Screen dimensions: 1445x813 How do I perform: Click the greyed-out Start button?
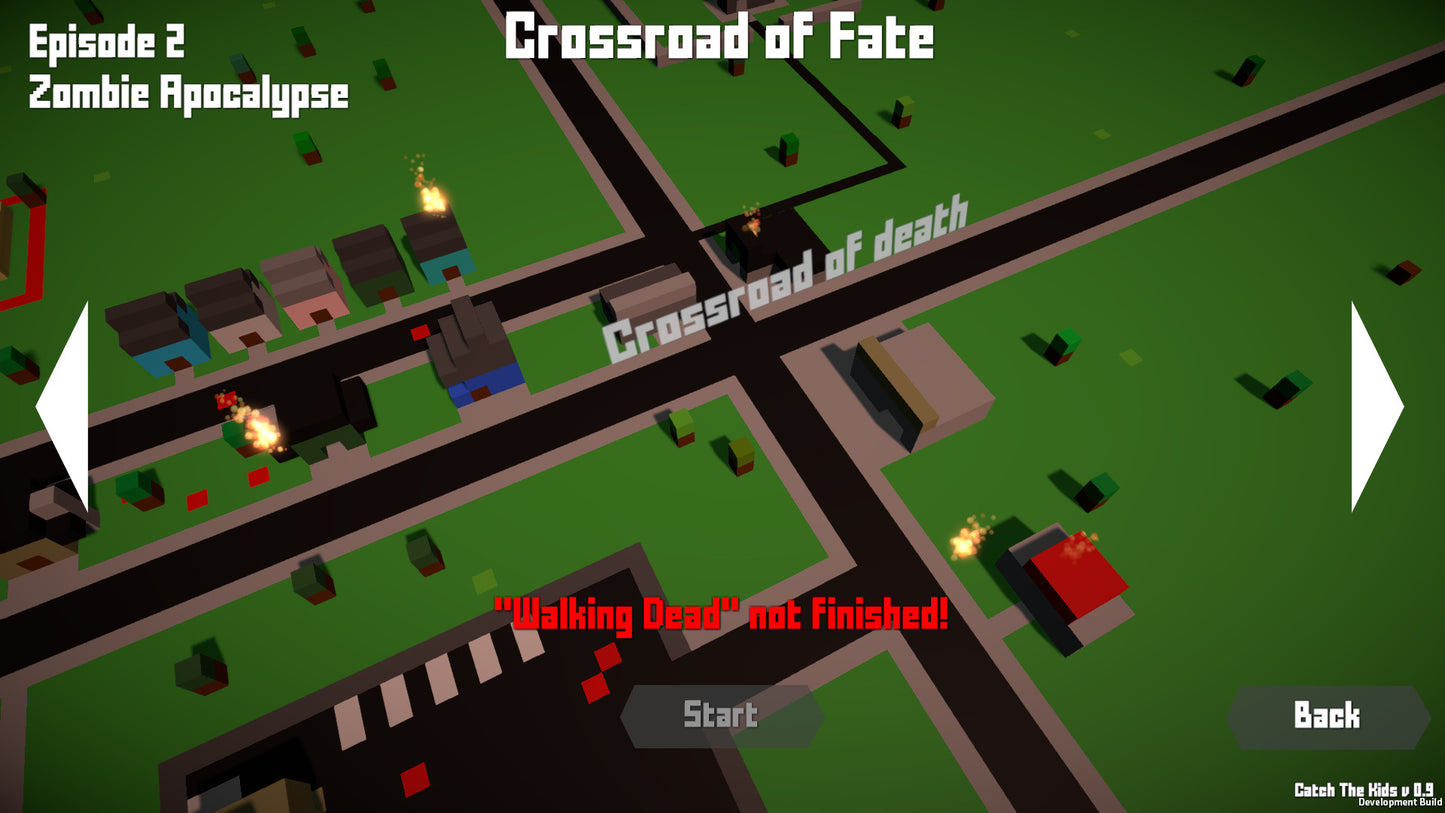click(x=721, y=716)
